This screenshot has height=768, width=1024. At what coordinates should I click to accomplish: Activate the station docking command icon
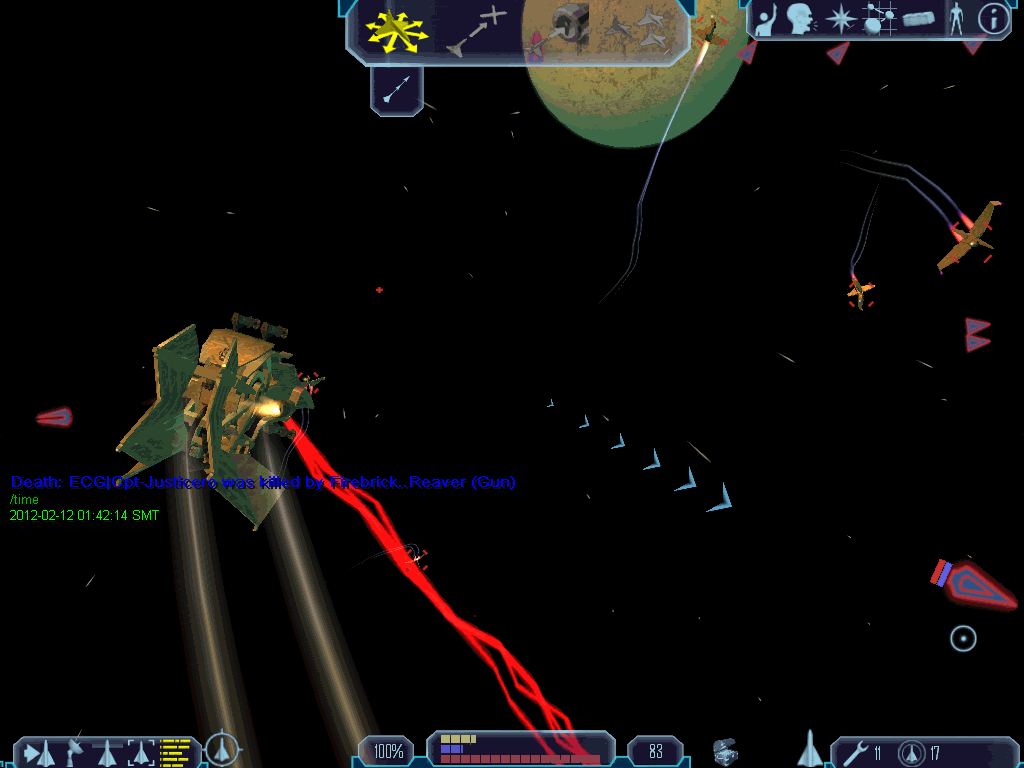(559, 30)
